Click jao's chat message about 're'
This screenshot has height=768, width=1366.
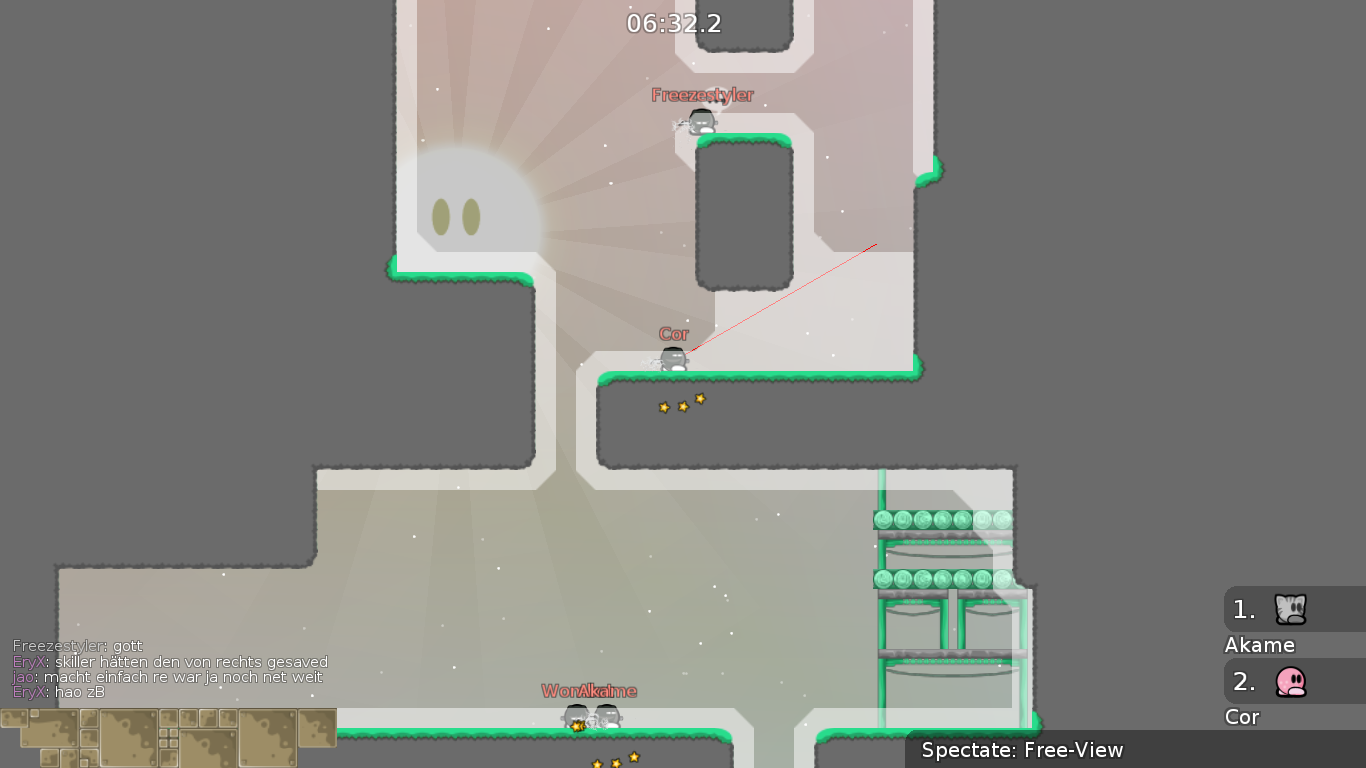pyautogui.click(x=165, y=677)
